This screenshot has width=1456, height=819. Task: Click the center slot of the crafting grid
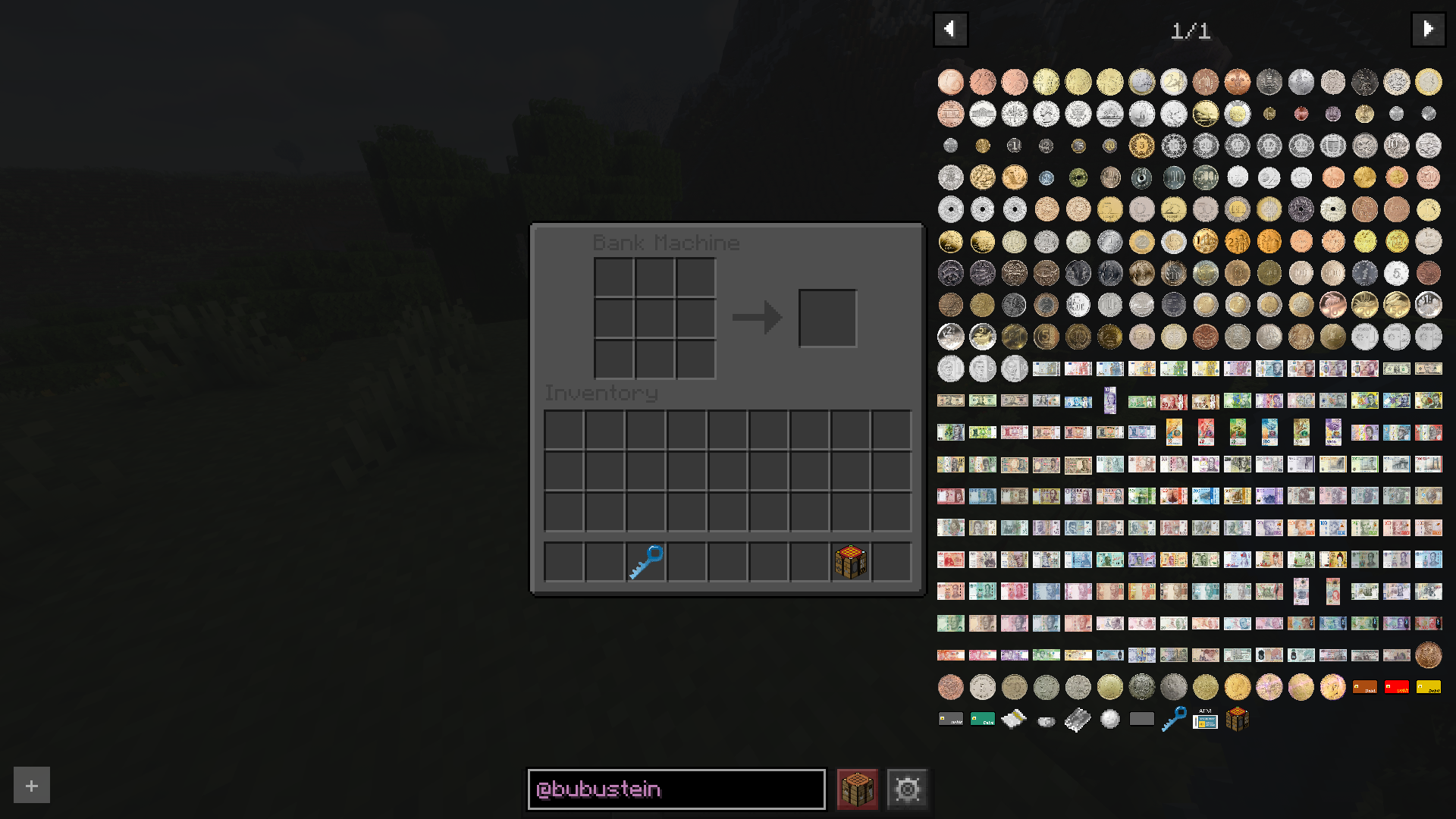[654, 317]
